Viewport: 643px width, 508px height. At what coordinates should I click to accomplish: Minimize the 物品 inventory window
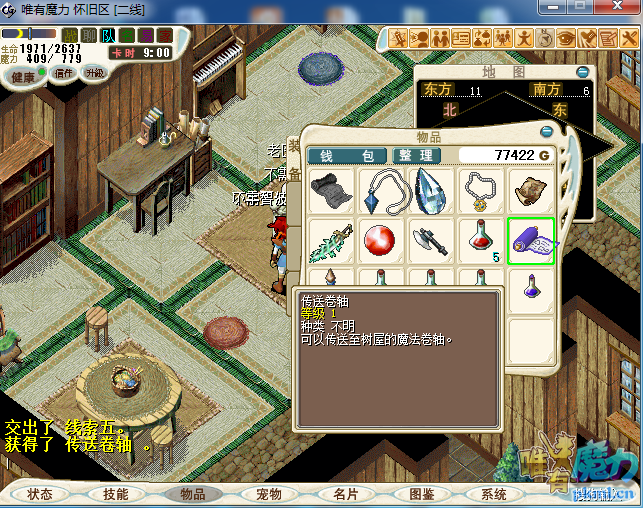click(x=546, y=131)
